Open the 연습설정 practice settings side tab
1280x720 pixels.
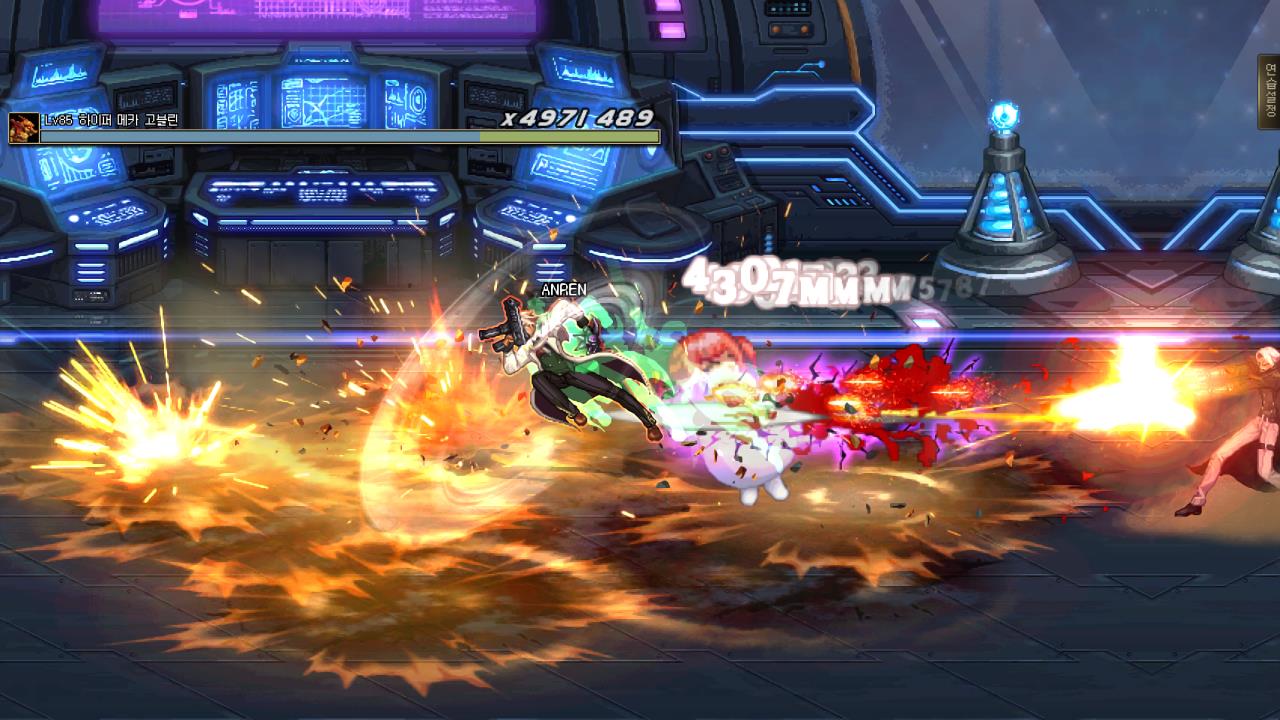click(x=1269, y=92)
